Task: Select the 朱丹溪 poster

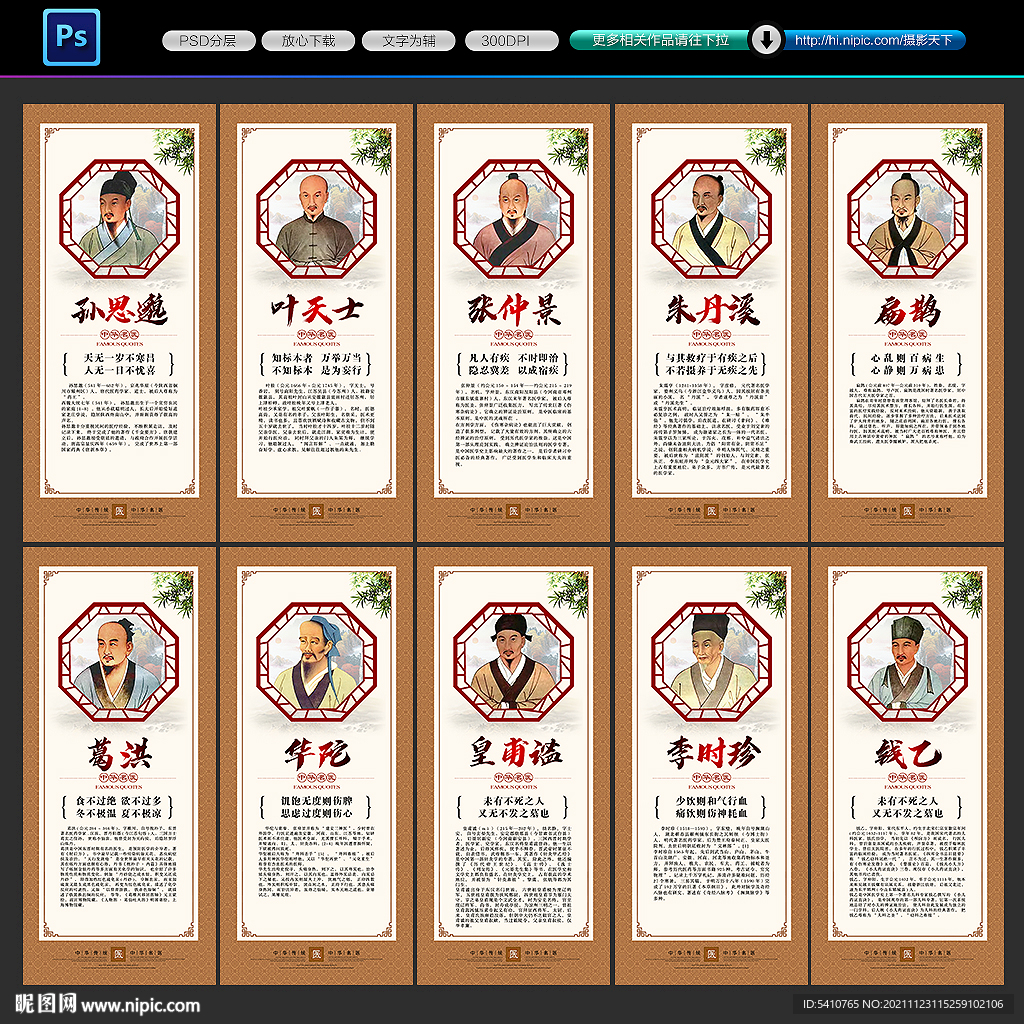Action: [711, 322]
